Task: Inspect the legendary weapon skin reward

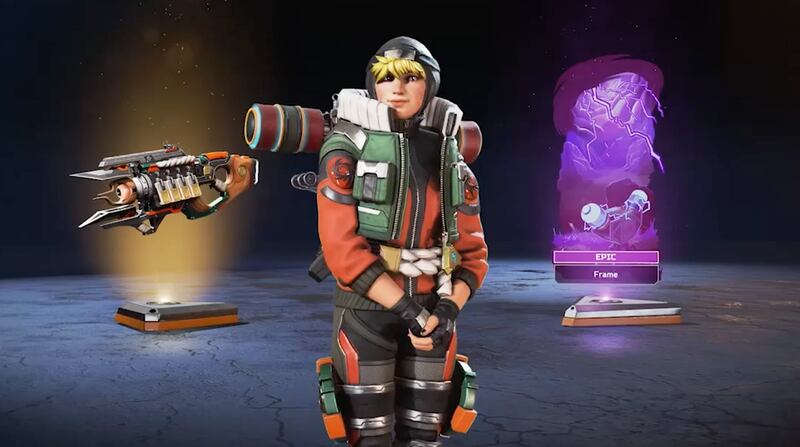Action: click(x=165, y=186)
